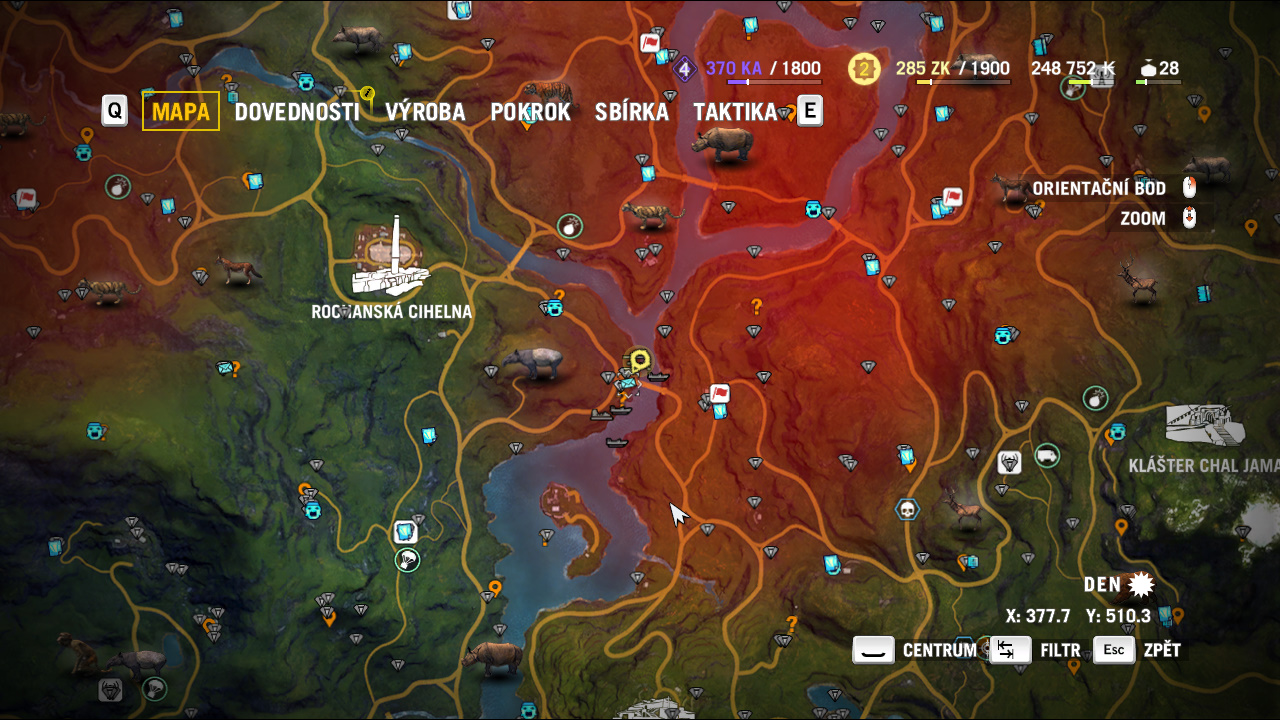Viewport: 1280px width, 720px height.
Task: Go to the Taktika tab
Action: tap(735, 111)
